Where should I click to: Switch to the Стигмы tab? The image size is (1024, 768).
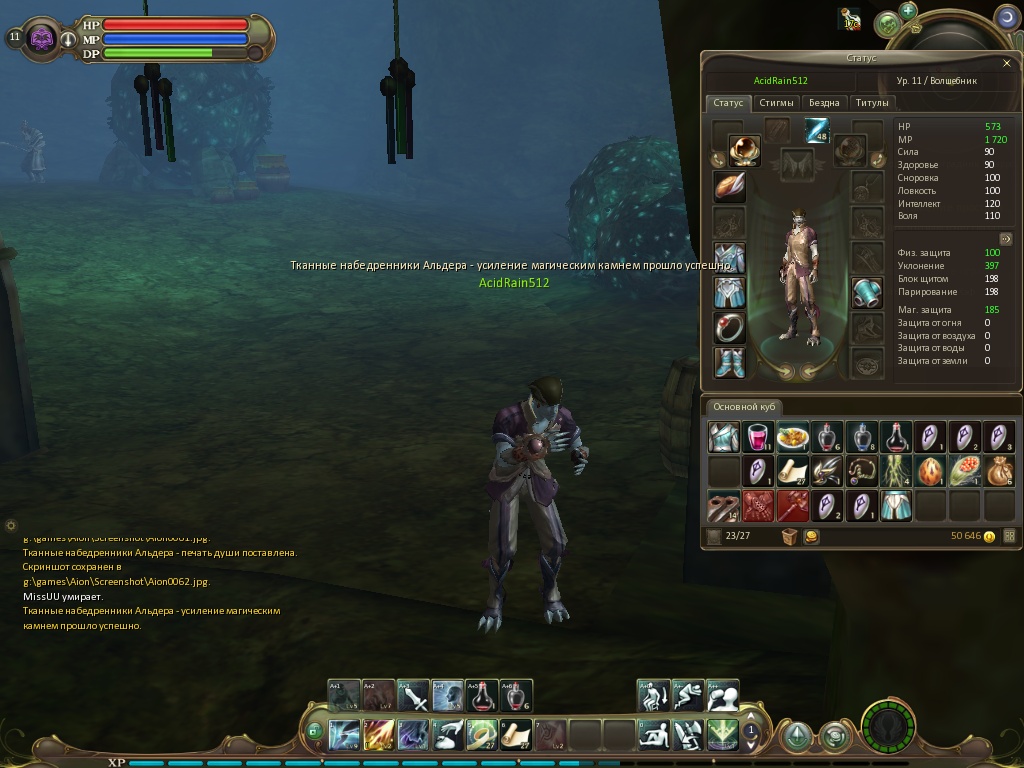776,102
